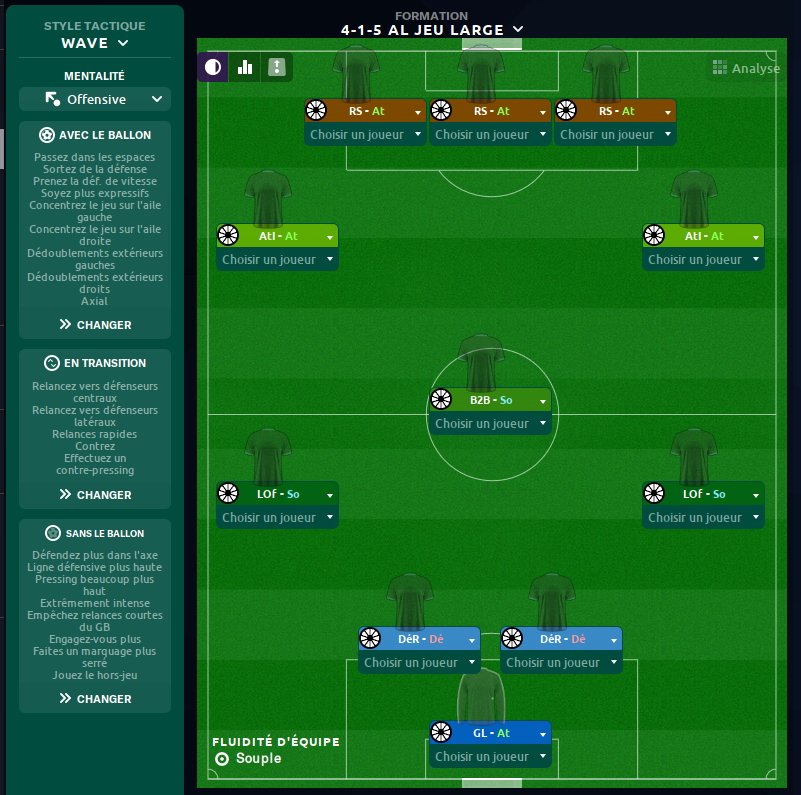
Task: Click Changer under Avec le ballon
Action: (95, 325)
